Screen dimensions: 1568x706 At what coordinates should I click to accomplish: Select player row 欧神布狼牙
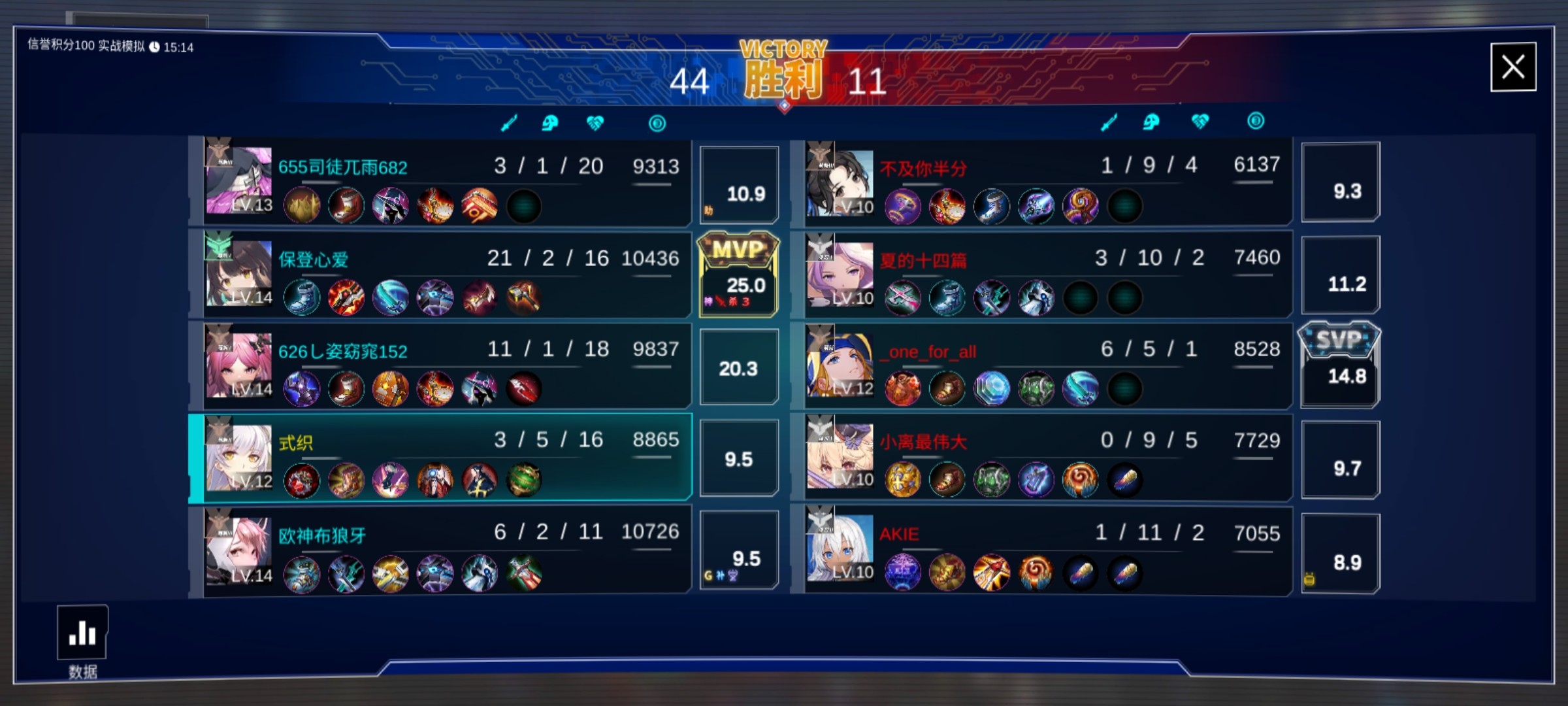(x=444, y=549)
